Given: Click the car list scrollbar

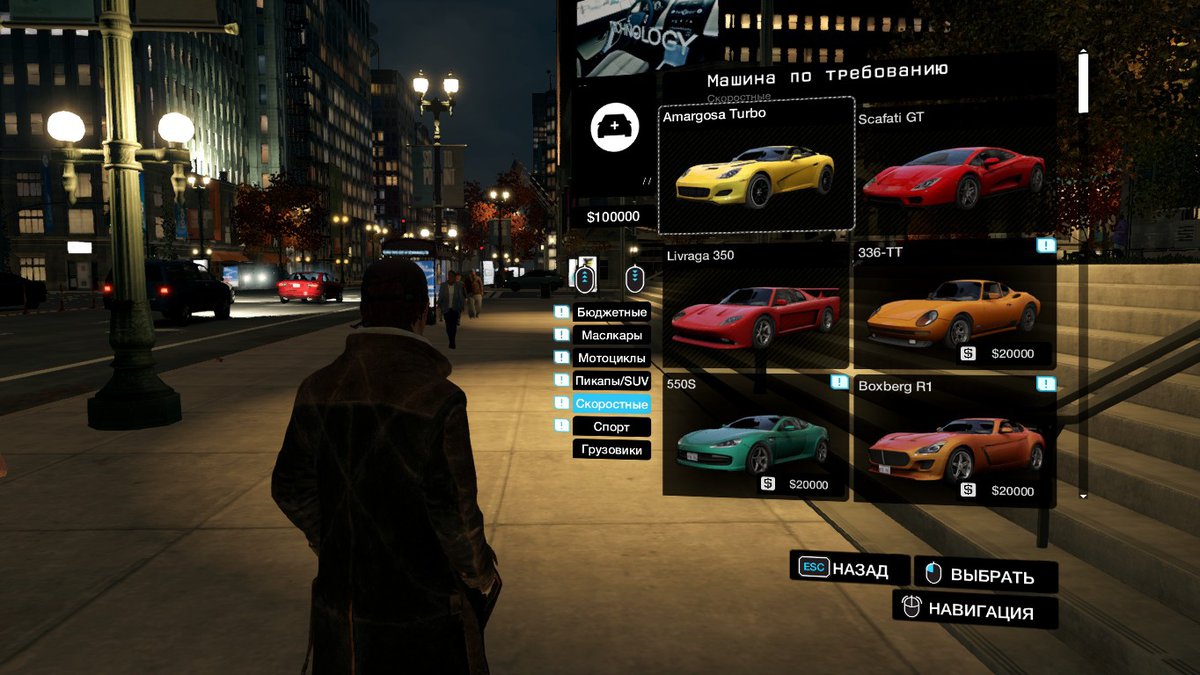Looking at the screenshot, I should 1083,82.
